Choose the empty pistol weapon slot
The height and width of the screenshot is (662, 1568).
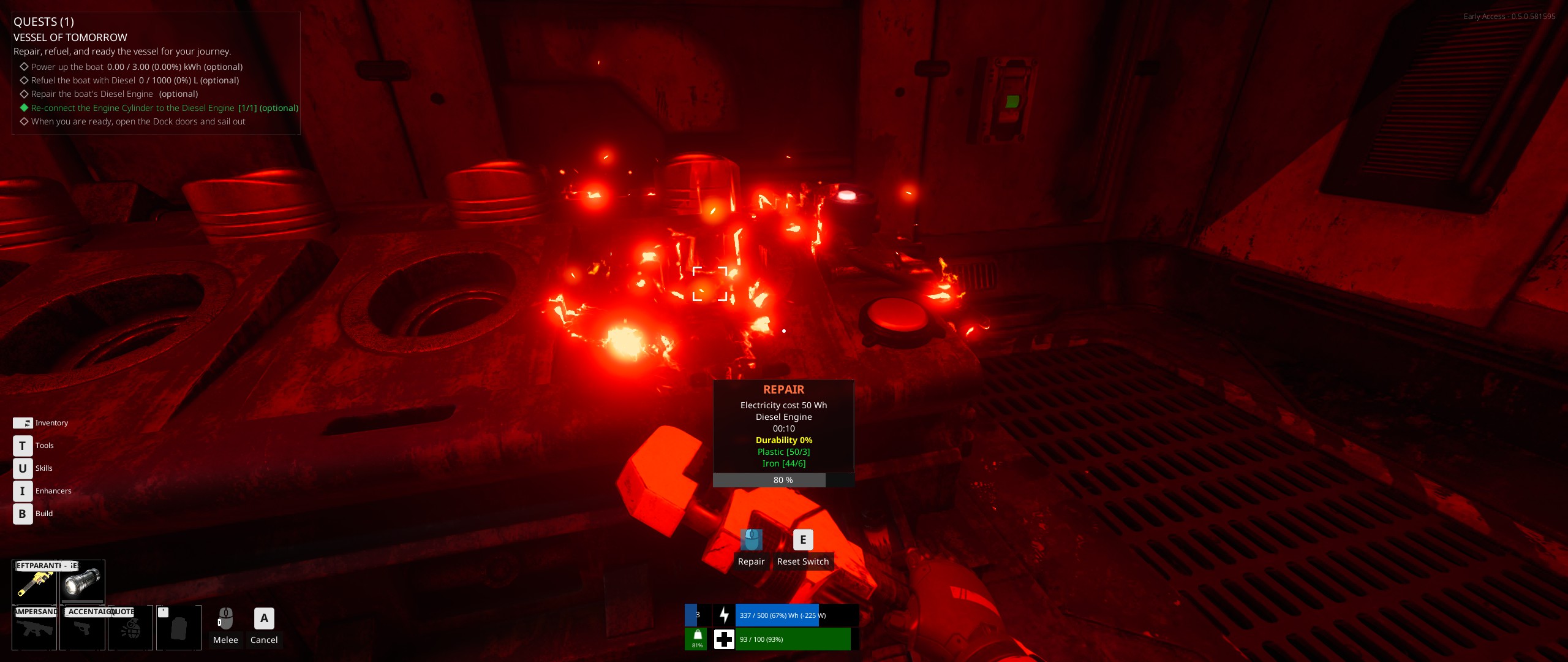pyautogui.click(x=82, y=628)
